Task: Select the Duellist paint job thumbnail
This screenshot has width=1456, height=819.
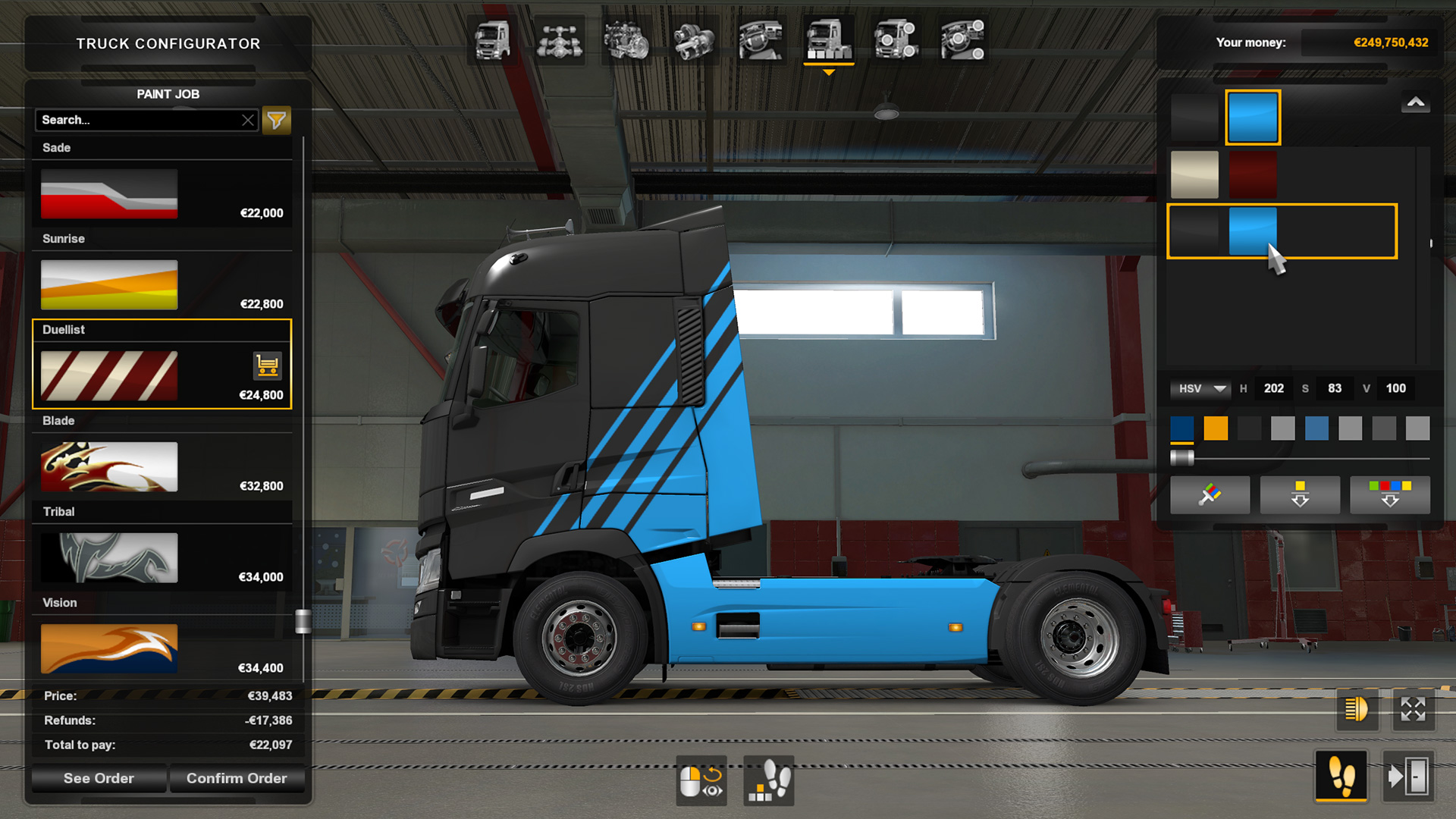Action: 108,375
